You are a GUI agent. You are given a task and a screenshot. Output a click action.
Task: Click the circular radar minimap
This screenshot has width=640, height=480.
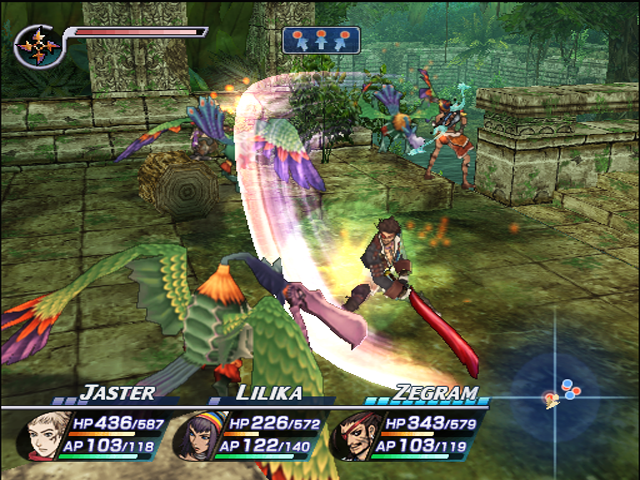pos(561,391)
